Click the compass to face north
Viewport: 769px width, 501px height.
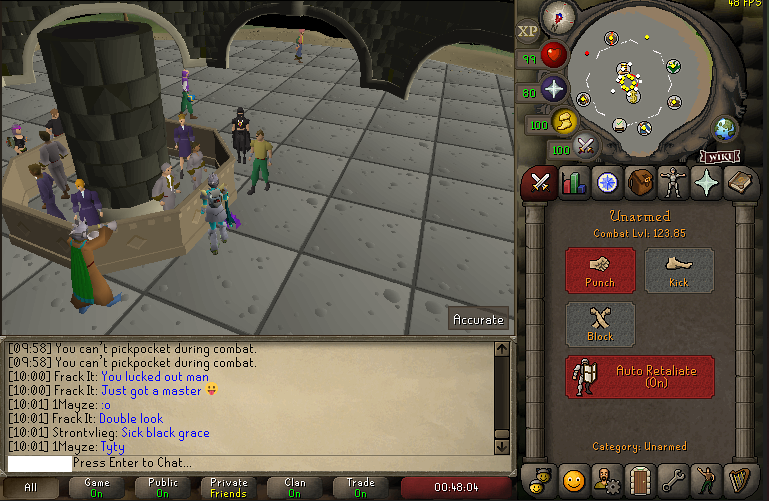point(558,17)
